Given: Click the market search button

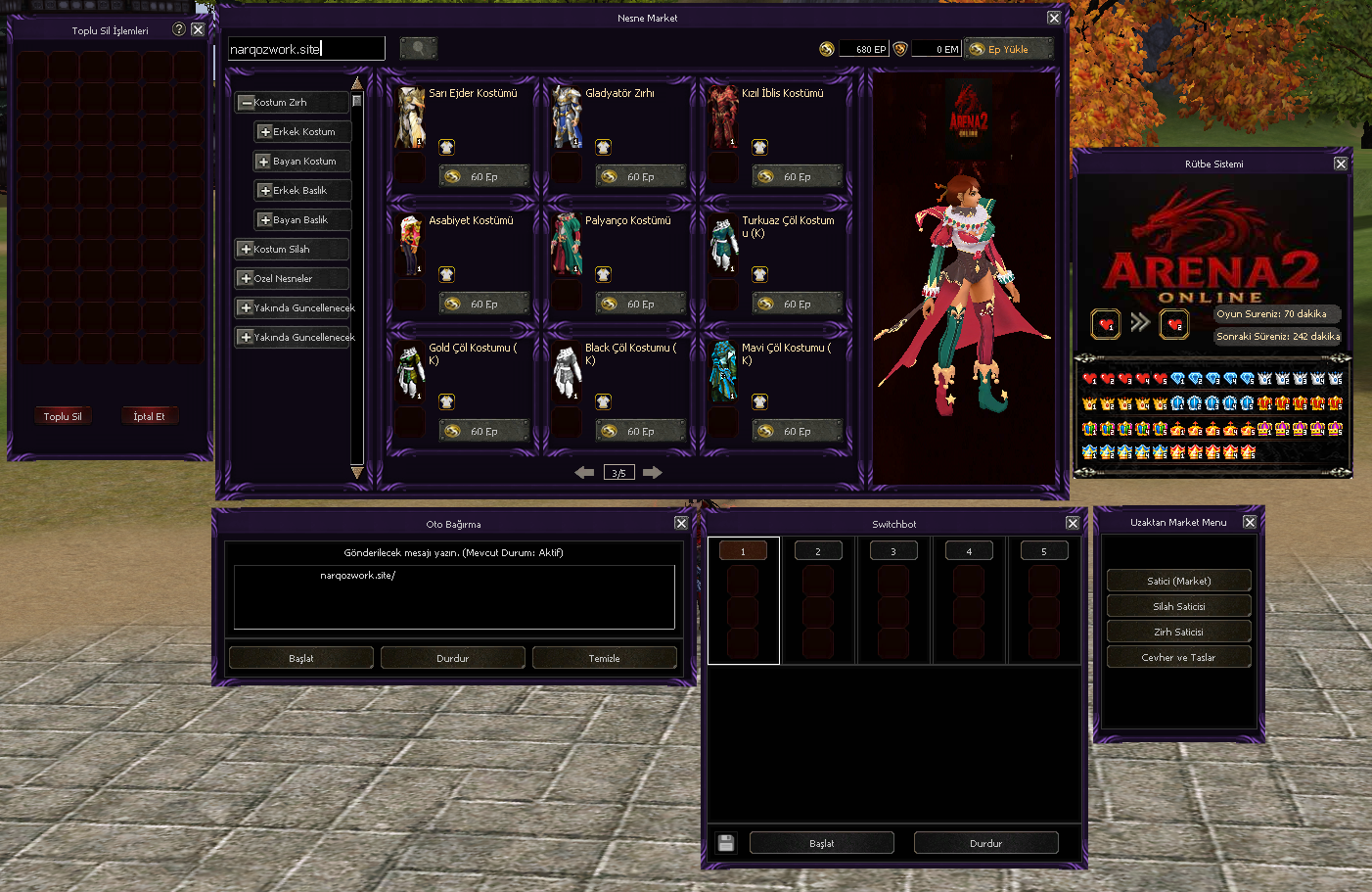Looking at the screenshot, I should 419,48.
